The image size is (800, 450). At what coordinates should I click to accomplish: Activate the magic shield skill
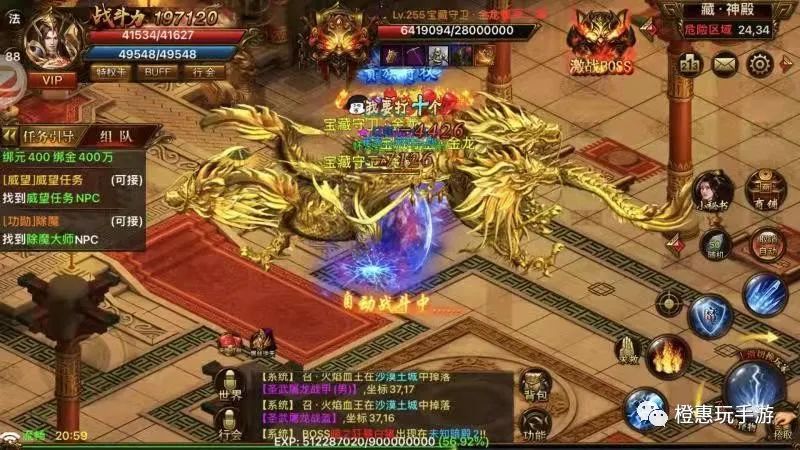point(711,316)
